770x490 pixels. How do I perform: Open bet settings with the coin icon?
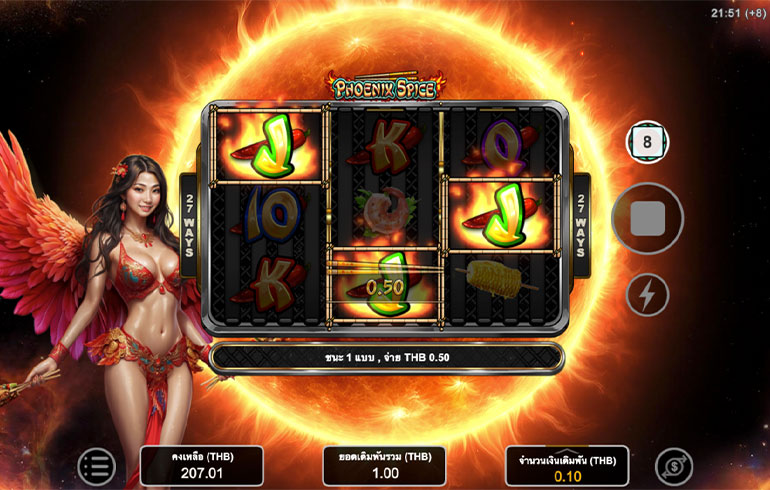pos(674,466)
